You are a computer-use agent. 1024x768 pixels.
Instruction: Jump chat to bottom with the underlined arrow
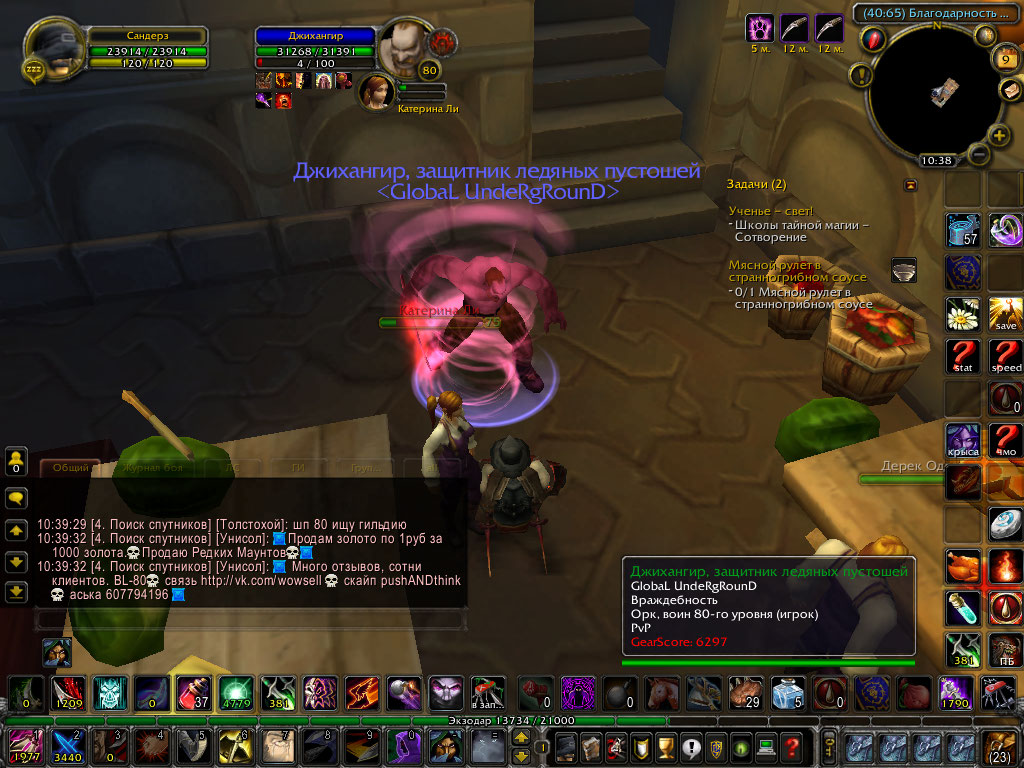tap(16, 592)
